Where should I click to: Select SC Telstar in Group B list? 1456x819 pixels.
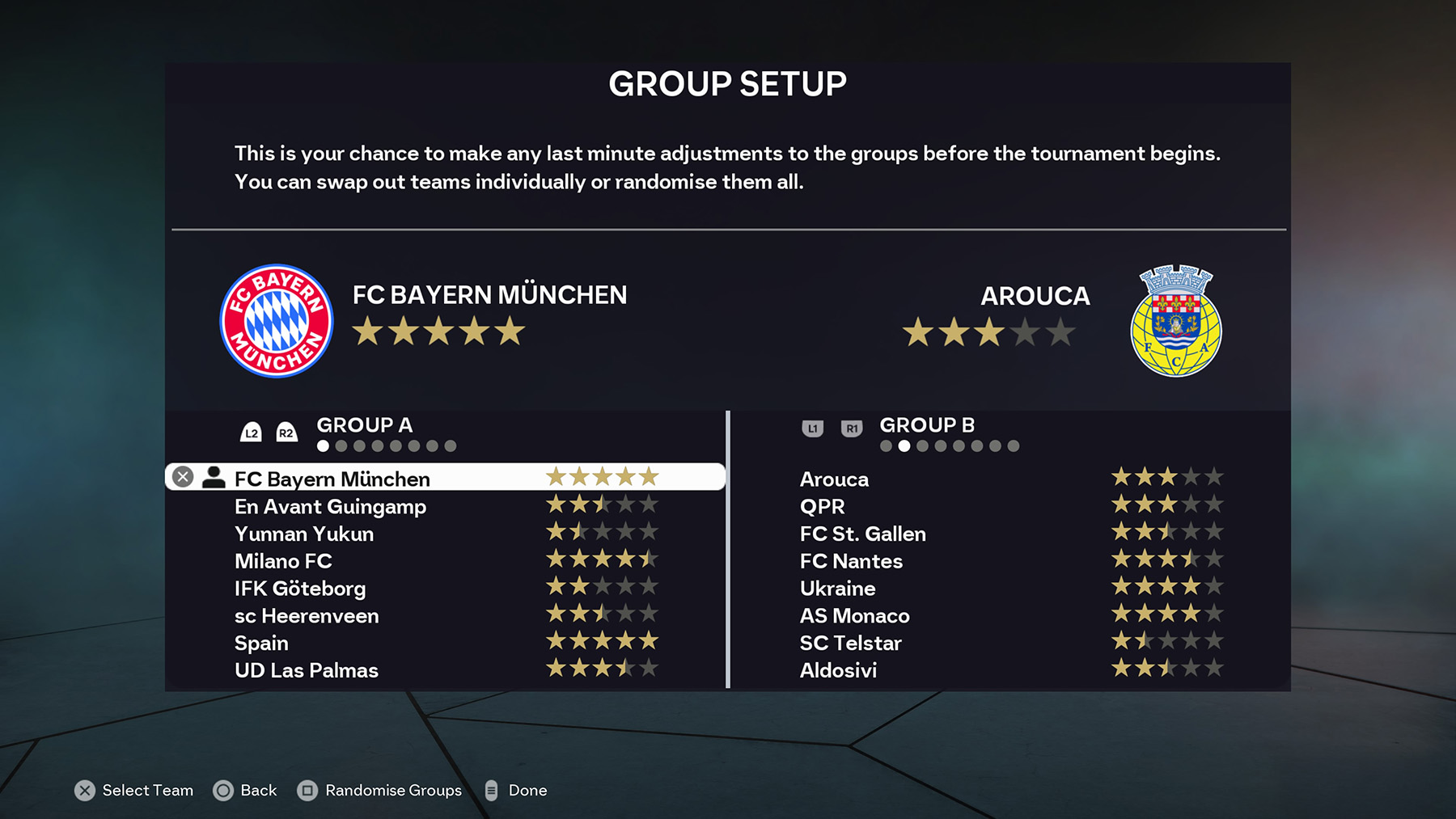click(850, 643)
